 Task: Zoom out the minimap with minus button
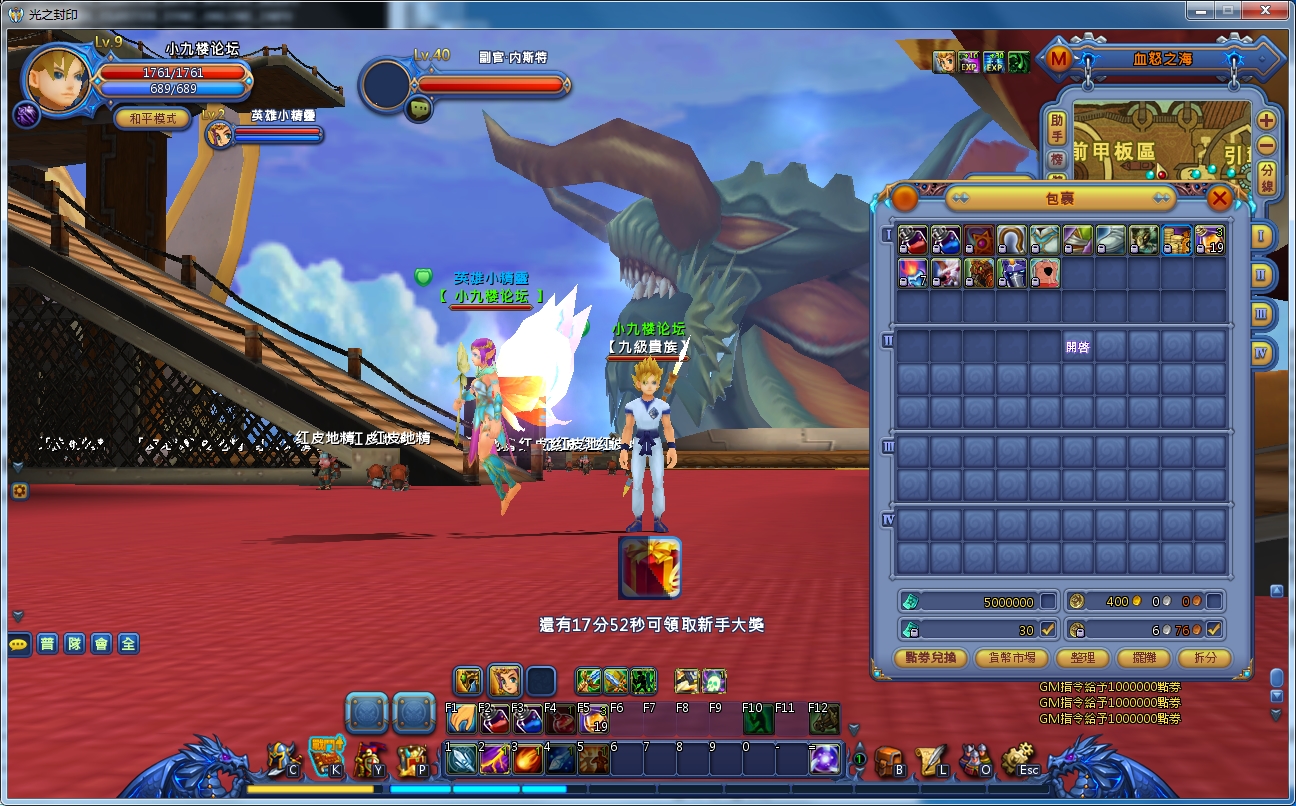click(1266, 145)
